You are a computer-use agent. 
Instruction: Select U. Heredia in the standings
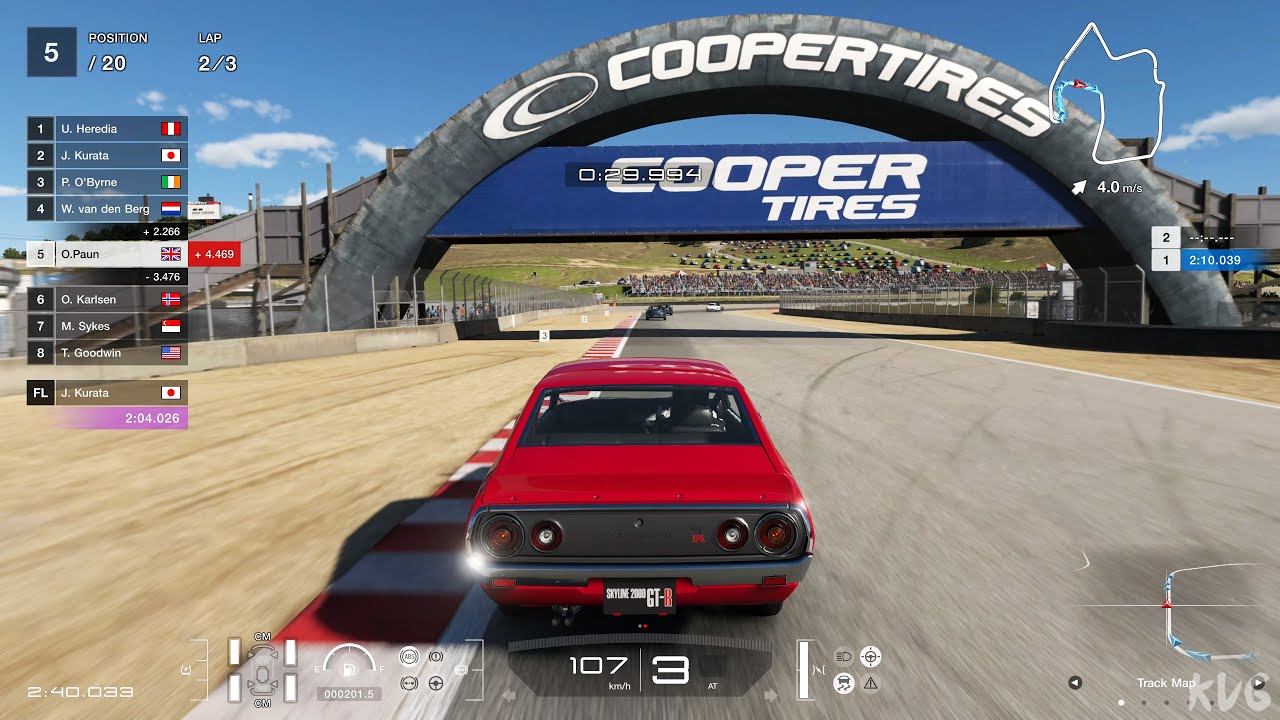click(108, 129)
